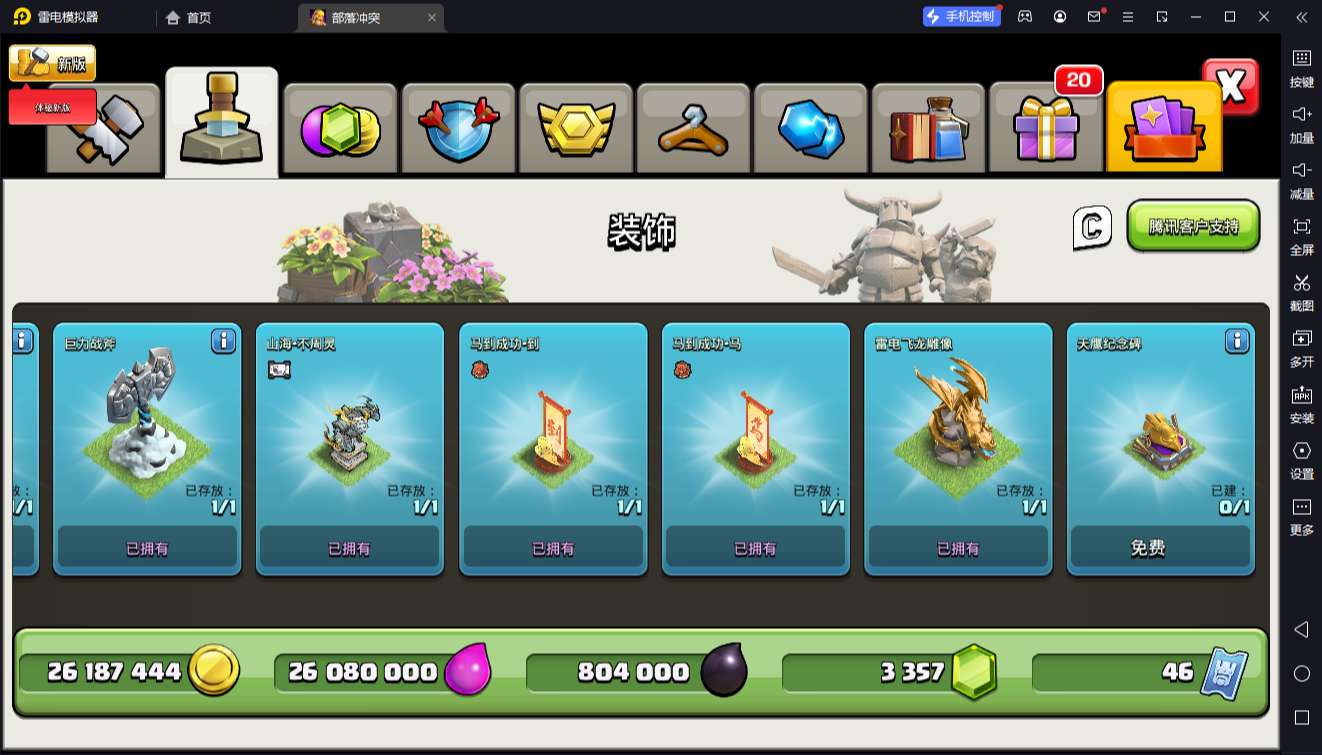Image resolution: width=1322 pixels, height=755 pixels.
Task: Close the shop with the red X
Action: 1231,87
